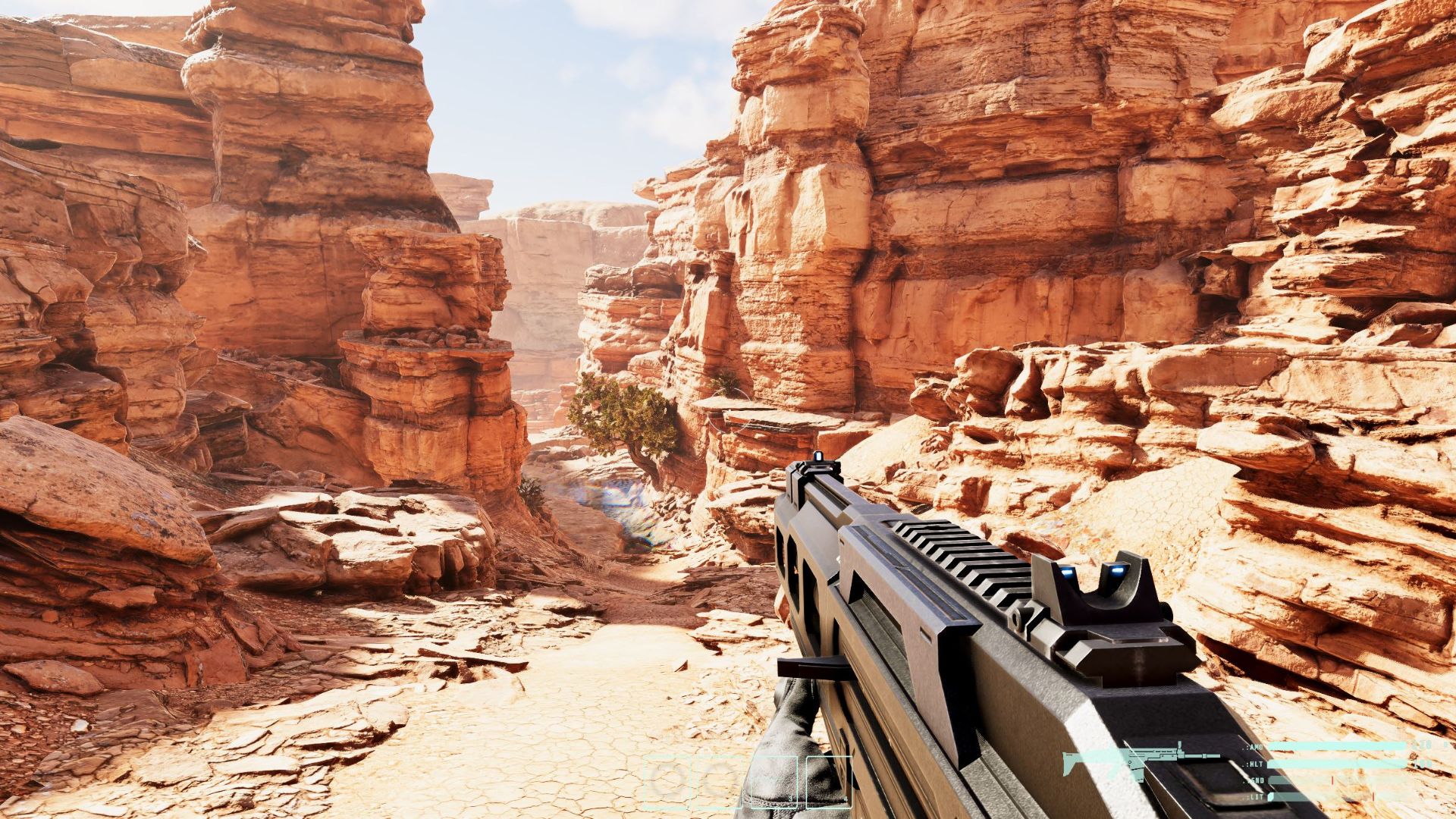Click the AMO status label

click(1254, 747)
